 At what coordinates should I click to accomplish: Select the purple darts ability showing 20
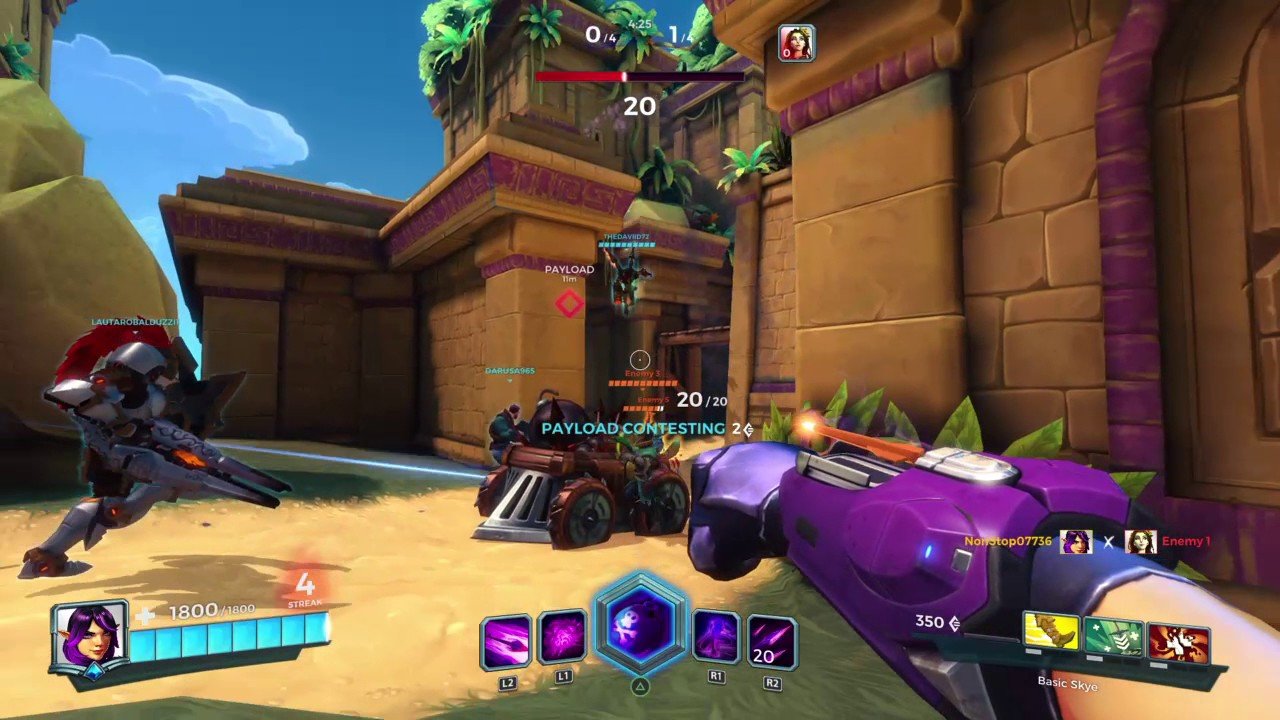click(x=772, y=641)
